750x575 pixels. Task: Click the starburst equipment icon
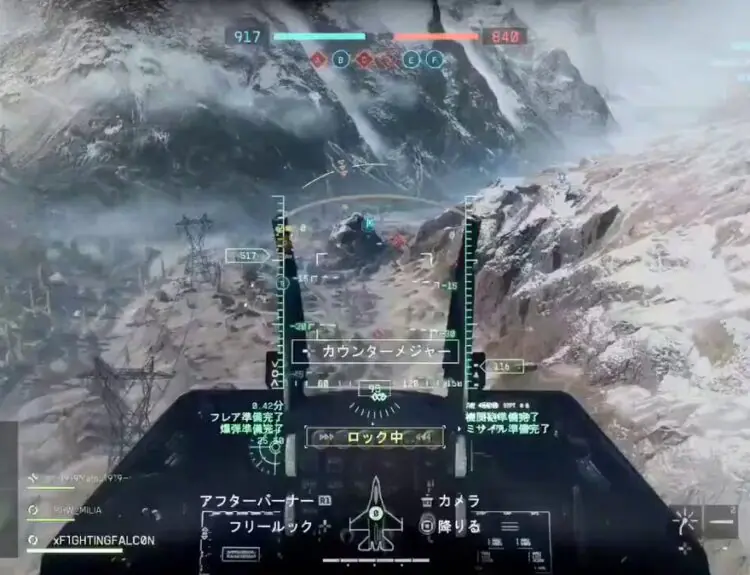click(686, 521)
